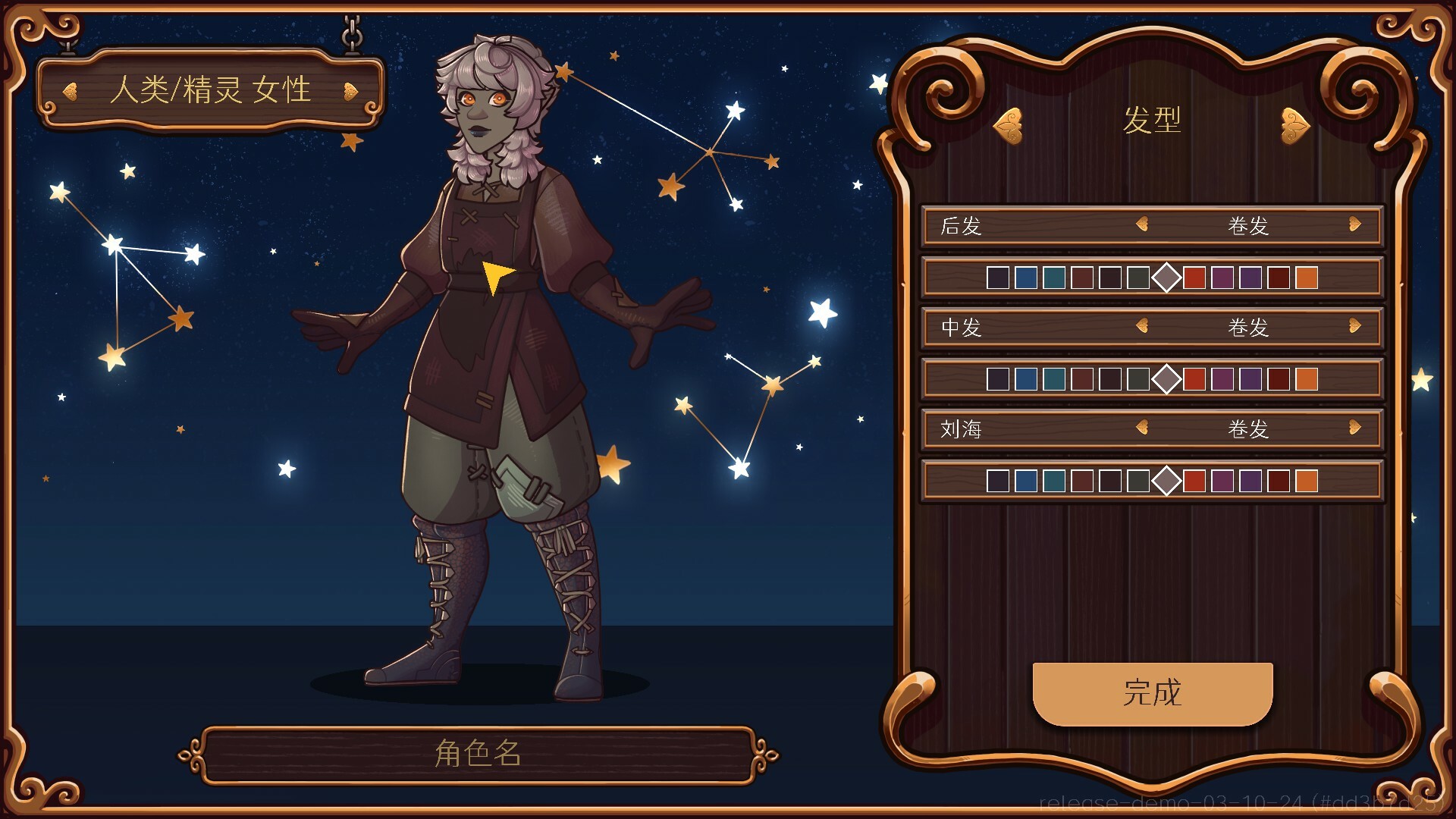
Task: Select the diamond-highlighted swatch in the 刘海 palette
Action: [1167, 480]
